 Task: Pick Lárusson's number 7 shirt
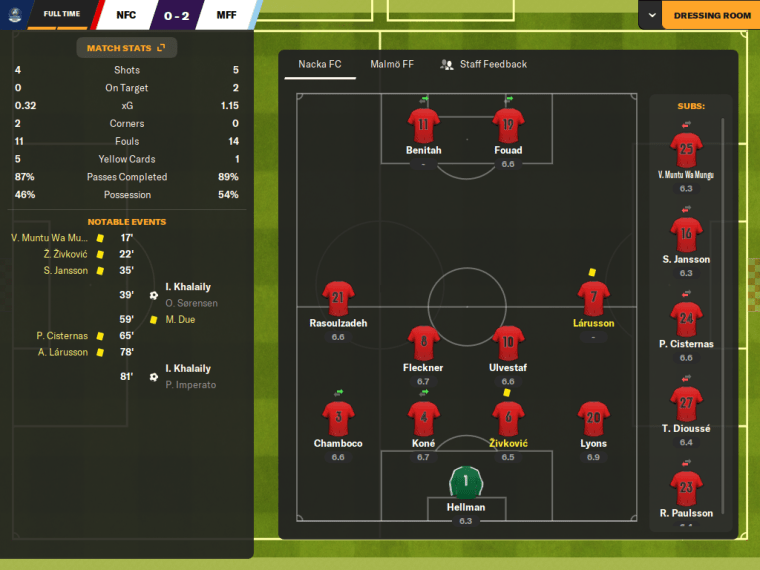(x=593, y=299)
